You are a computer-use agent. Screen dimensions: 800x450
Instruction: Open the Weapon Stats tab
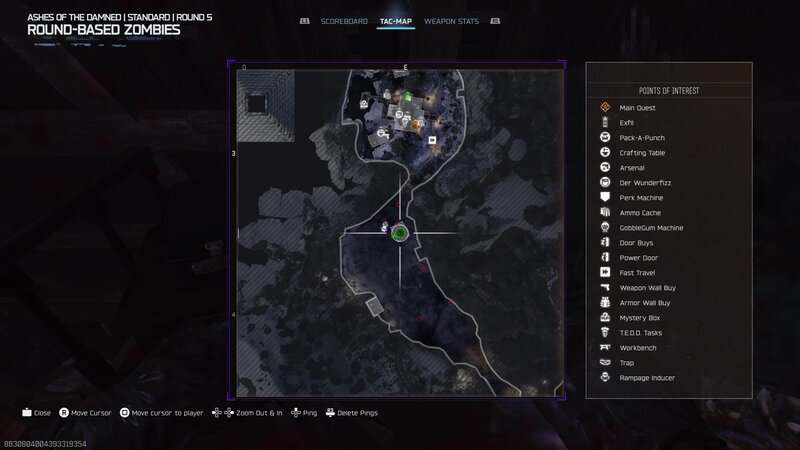click(x=451, y=20)
